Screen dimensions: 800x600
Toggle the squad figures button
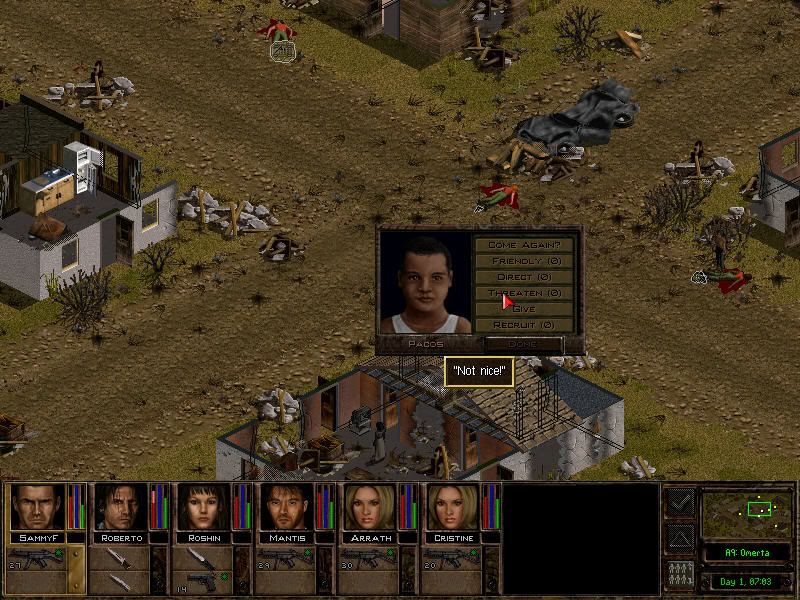coord(679,576)
